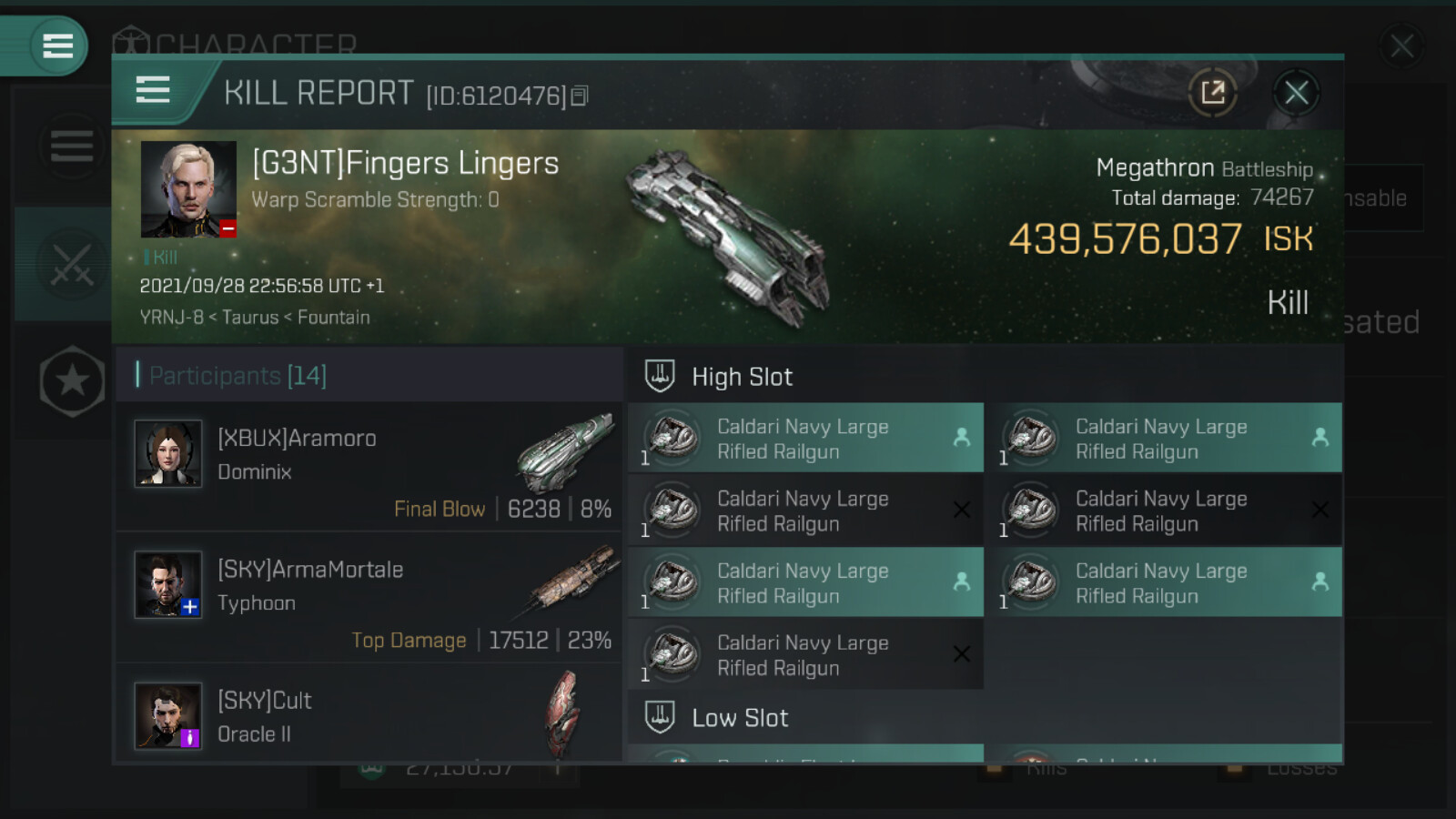Open the list sidebar tab on the left
Screen dimensions: 1456x819
(71, 146)
